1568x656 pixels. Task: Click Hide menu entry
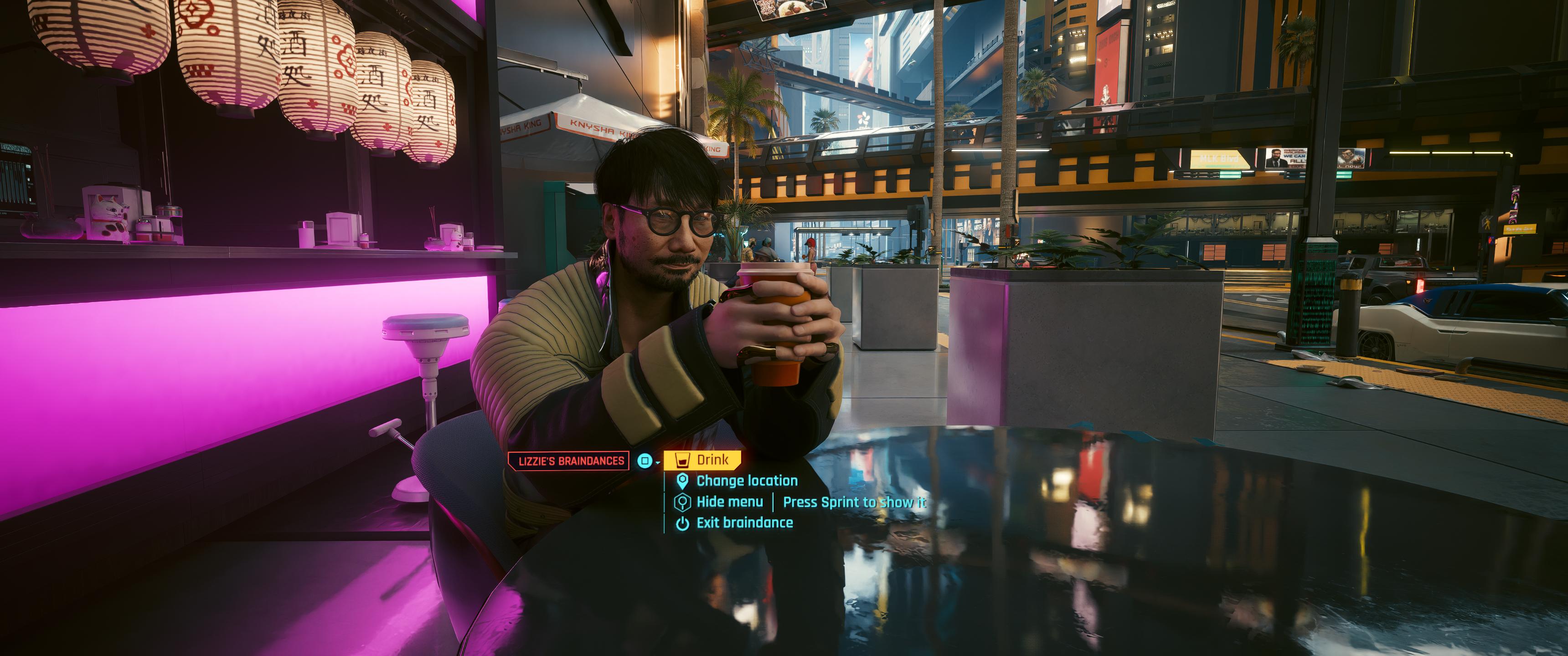click(729, 502)
